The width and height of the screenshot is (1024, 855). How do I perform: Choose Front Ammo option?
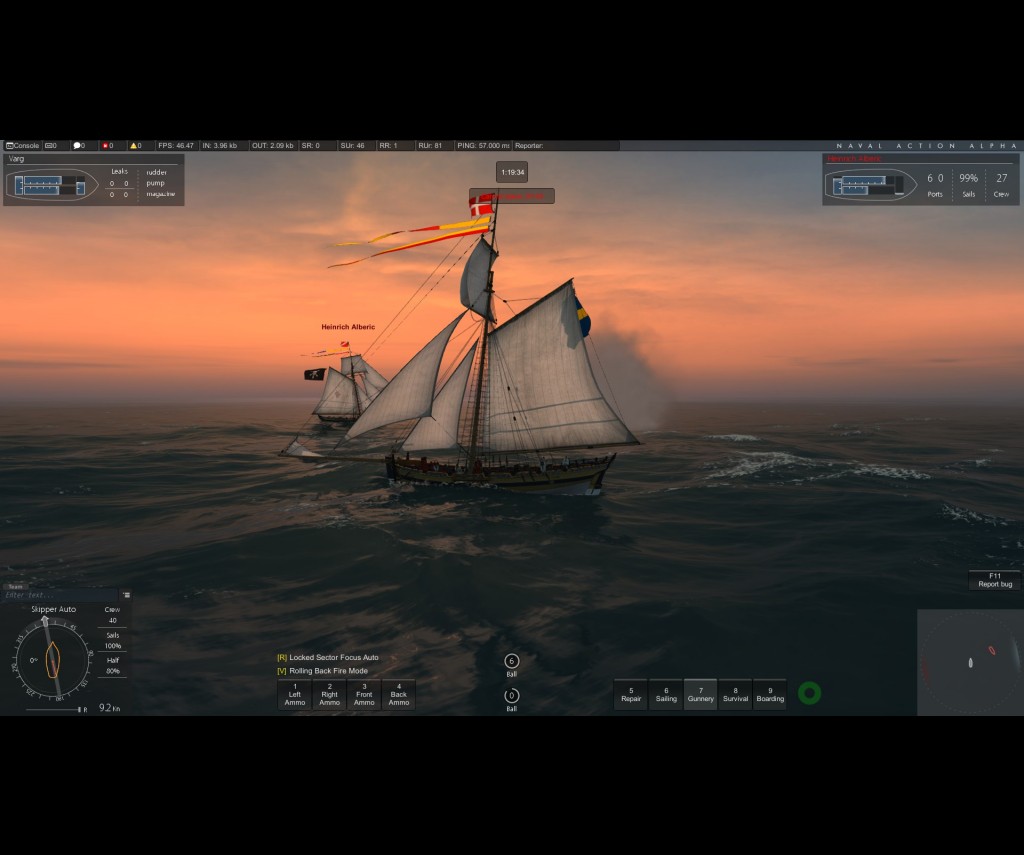click(364, 695)
